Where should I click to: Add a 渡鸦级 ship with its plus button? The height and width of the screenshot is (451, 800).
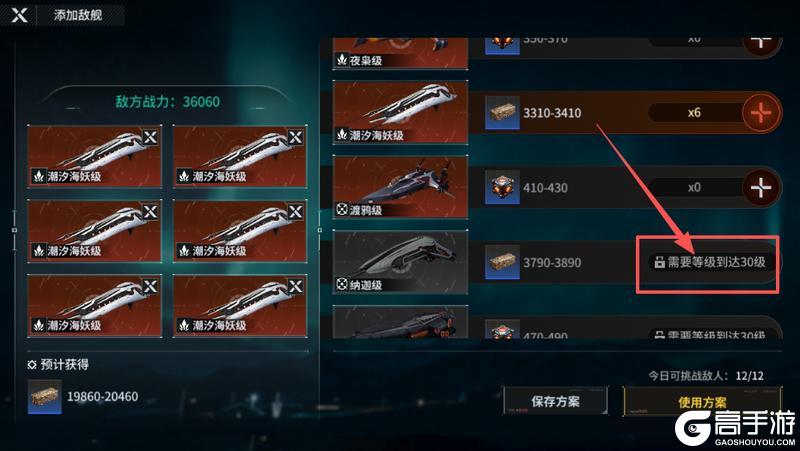click(x=761, y=187)
